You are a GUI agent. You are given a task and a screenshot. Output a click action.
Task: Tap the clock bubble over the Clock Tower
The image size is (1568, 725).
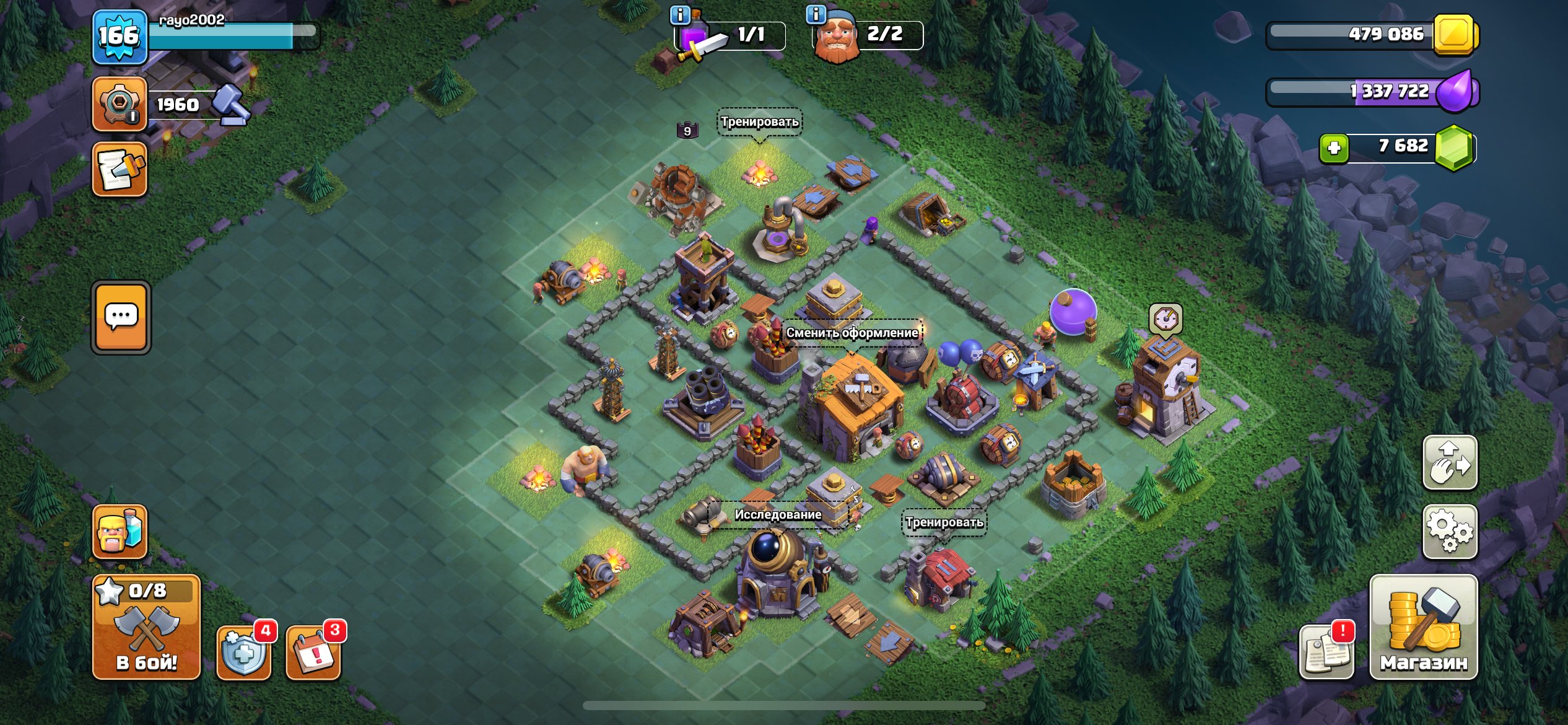pos(1165,320)
